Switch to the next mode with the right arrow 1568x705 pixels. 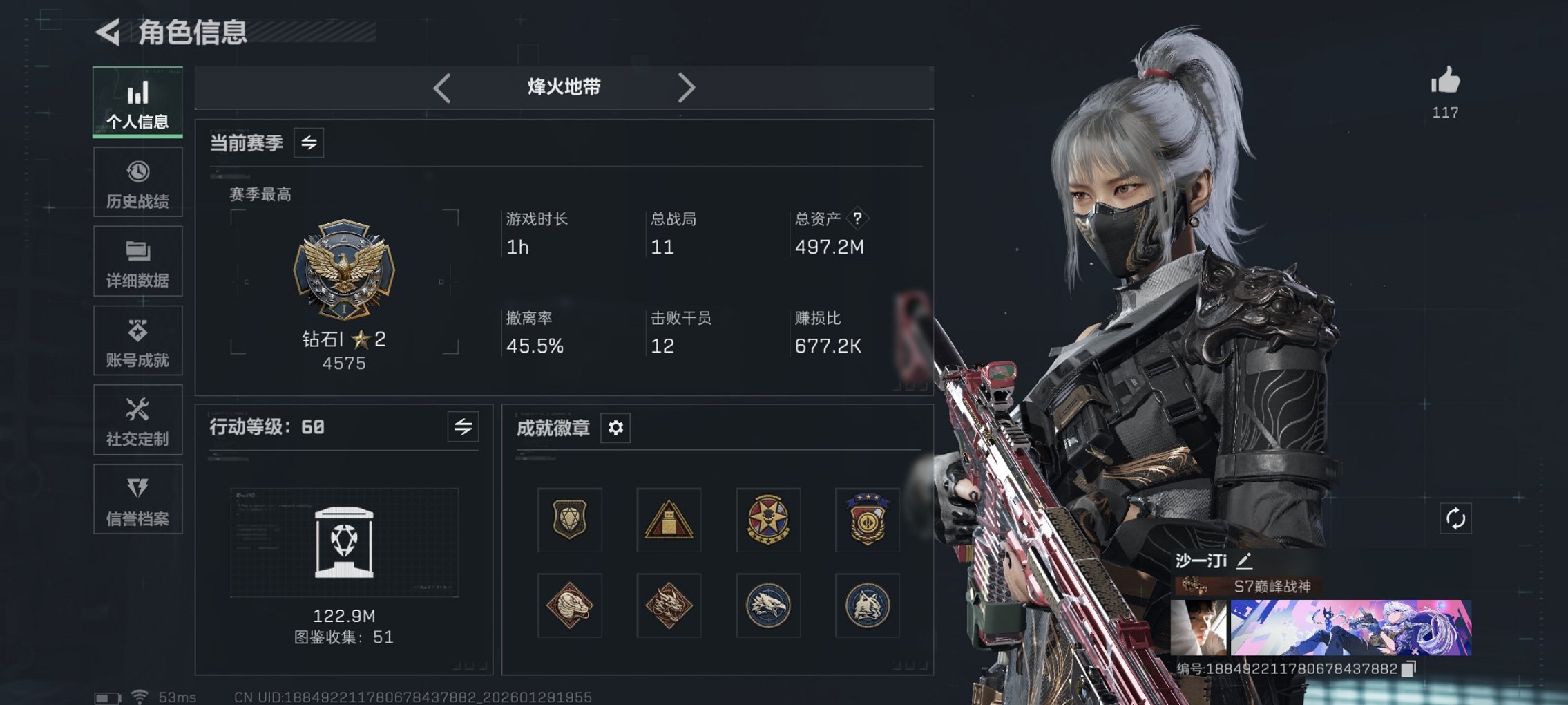coord(686,87)
